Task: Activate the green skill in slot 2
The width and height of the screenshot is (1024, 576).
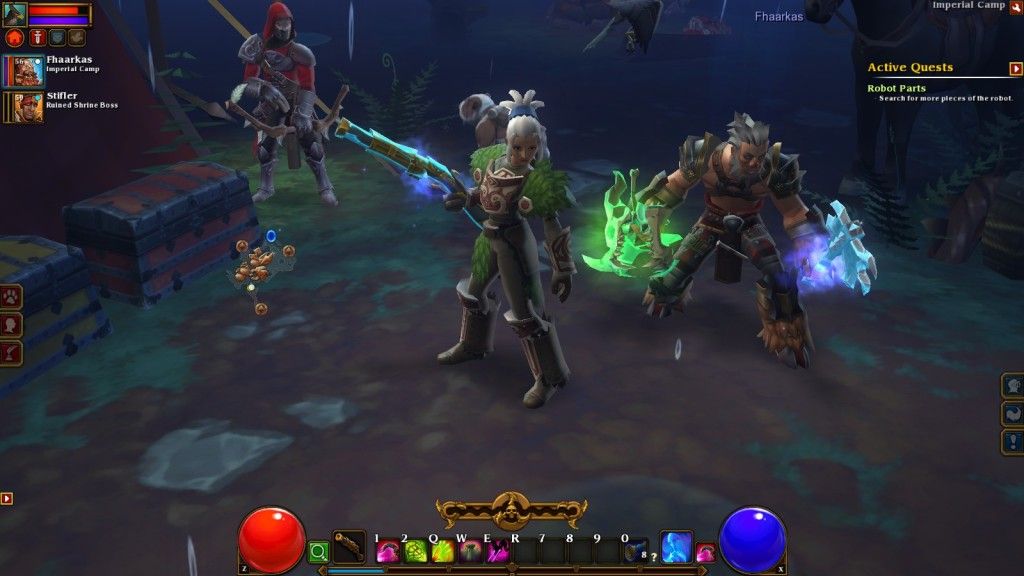Action: pyautogui.click(x=415, y=551)
